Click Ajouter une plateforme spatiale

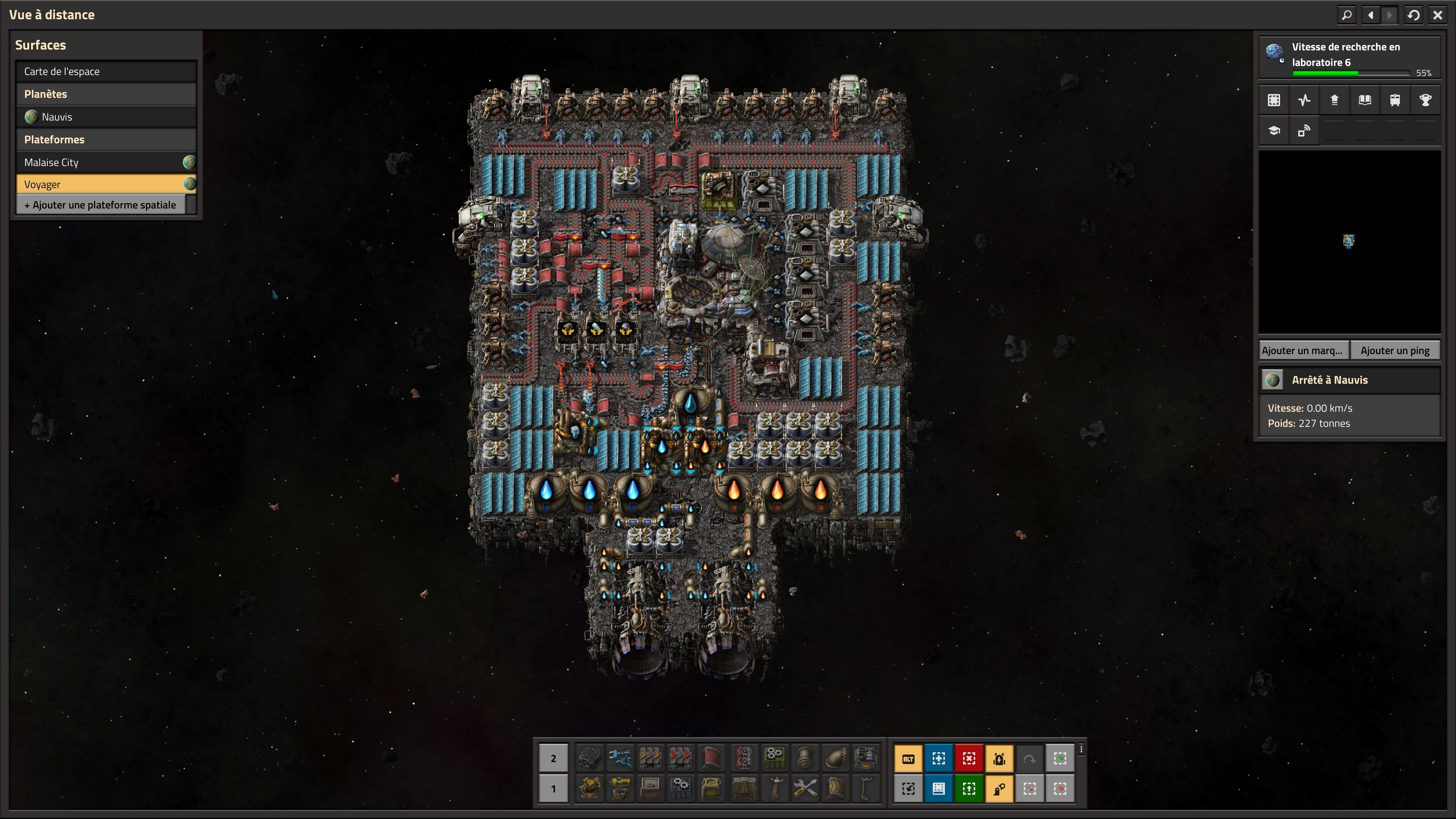point(100,205)
